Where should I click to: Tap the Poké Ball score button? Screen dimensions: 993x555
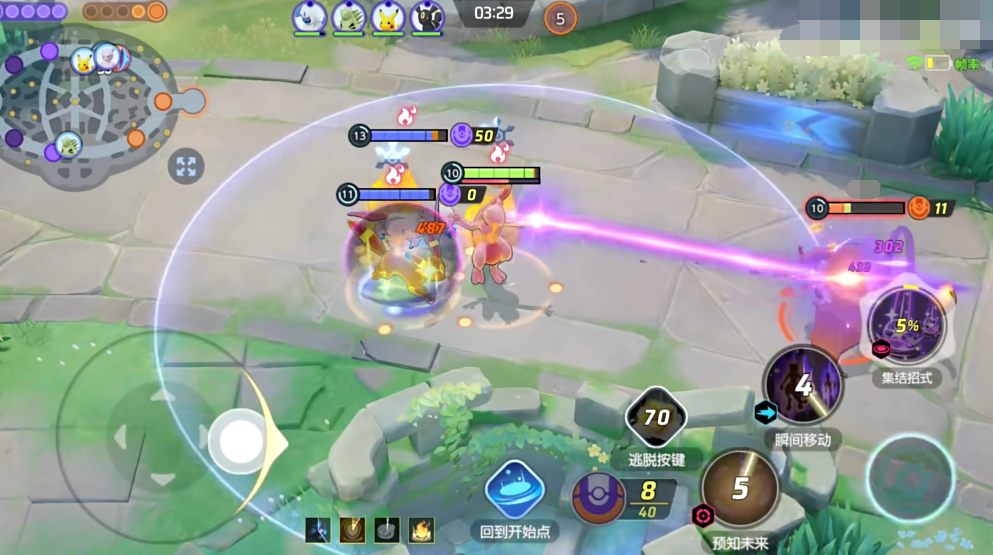point(598,498)
